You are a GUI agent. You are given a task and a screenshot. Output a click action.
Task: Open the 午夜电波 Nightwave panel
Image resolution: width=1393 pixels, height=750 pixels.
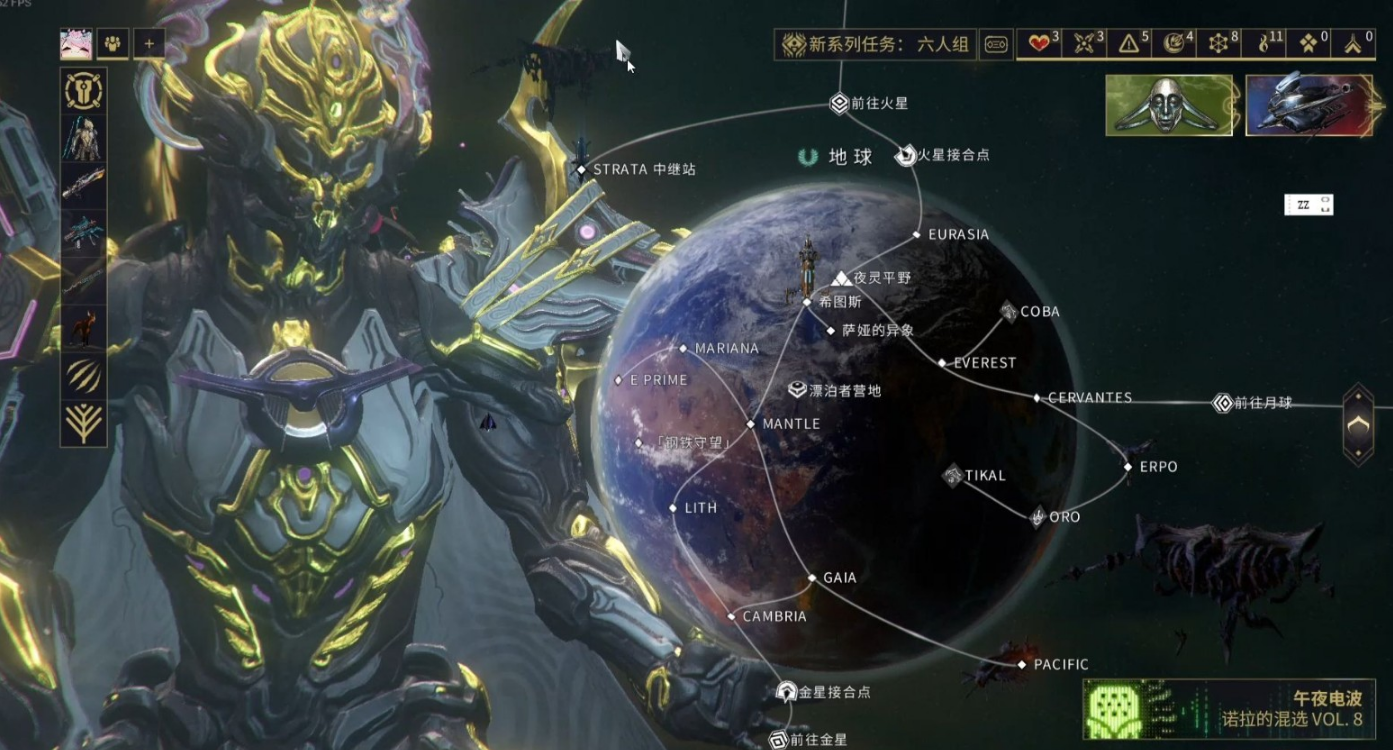tap(1229, 709)
